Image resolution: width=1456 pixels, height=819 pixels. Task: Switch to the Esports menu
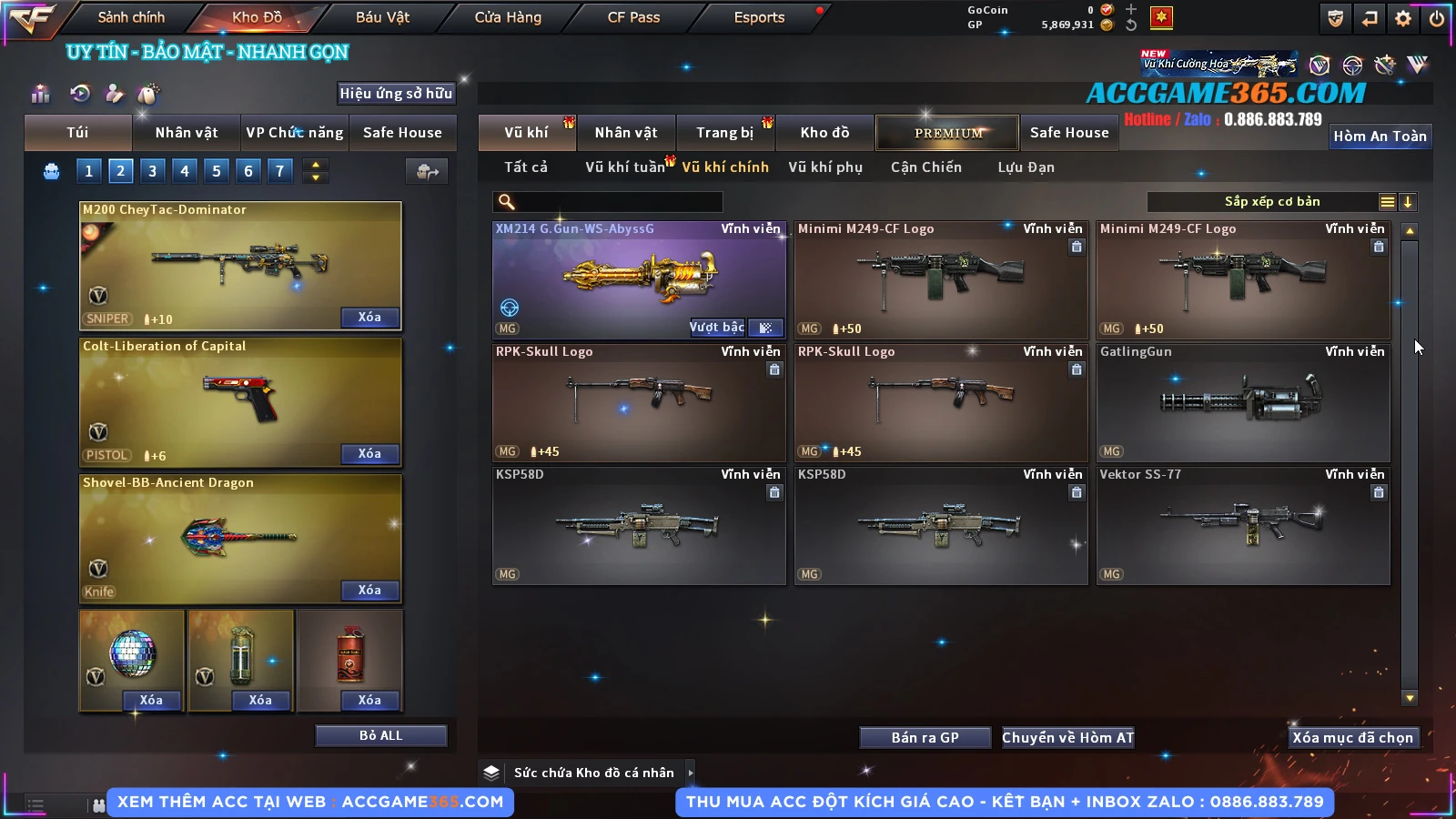(x=759, y=17)
